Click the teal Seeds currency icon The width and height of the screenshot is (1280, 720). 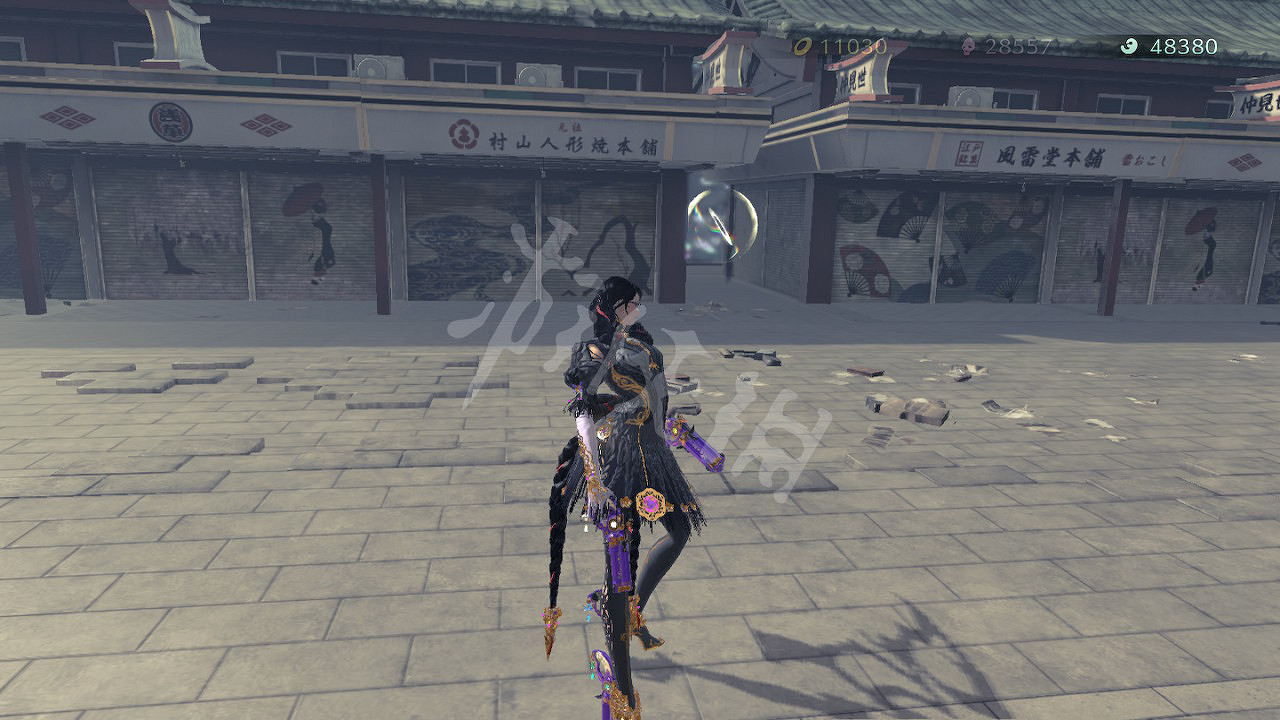click(x=1127, y=46)
